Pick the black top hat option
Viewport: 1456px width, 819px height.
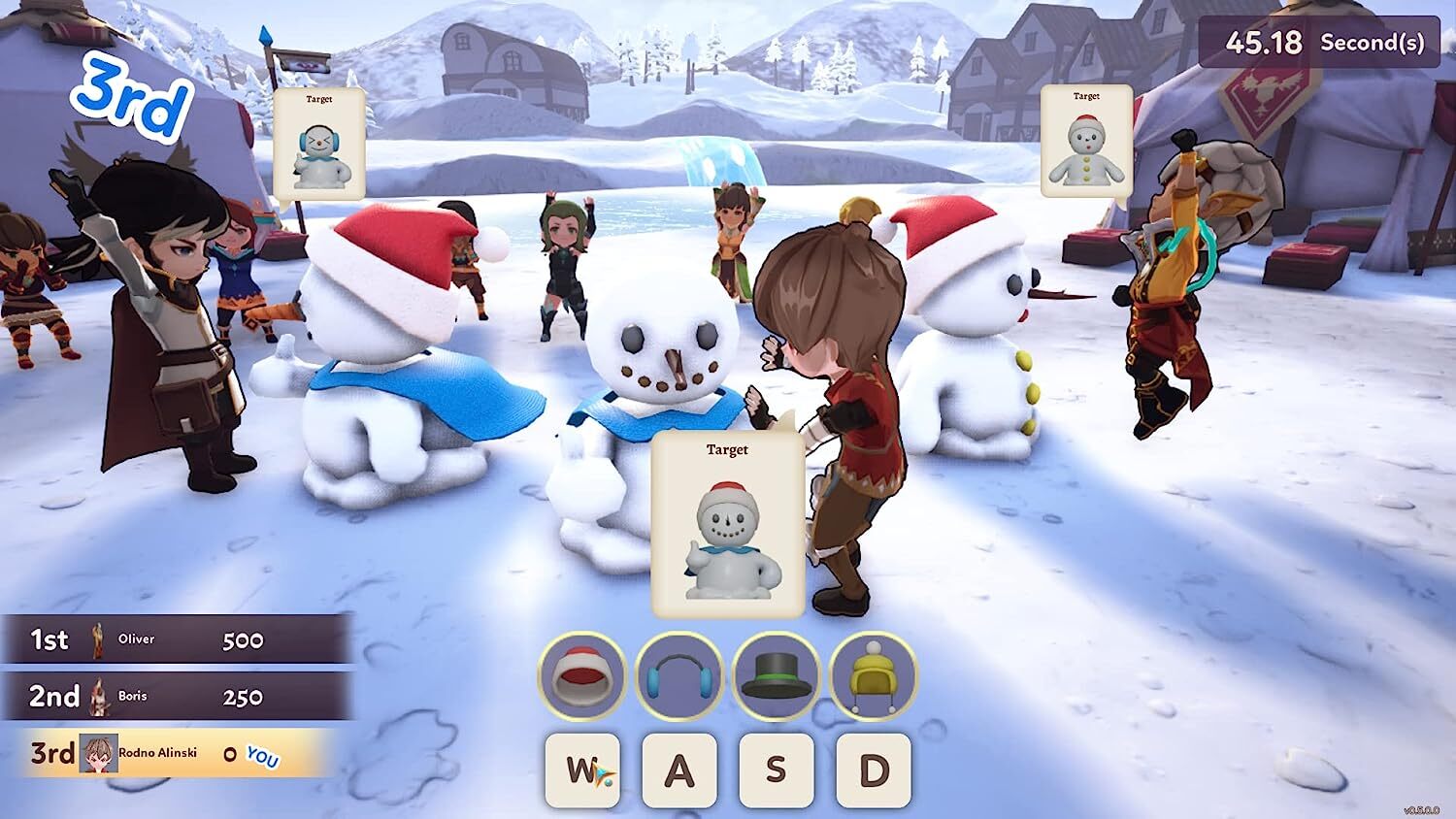776,676
